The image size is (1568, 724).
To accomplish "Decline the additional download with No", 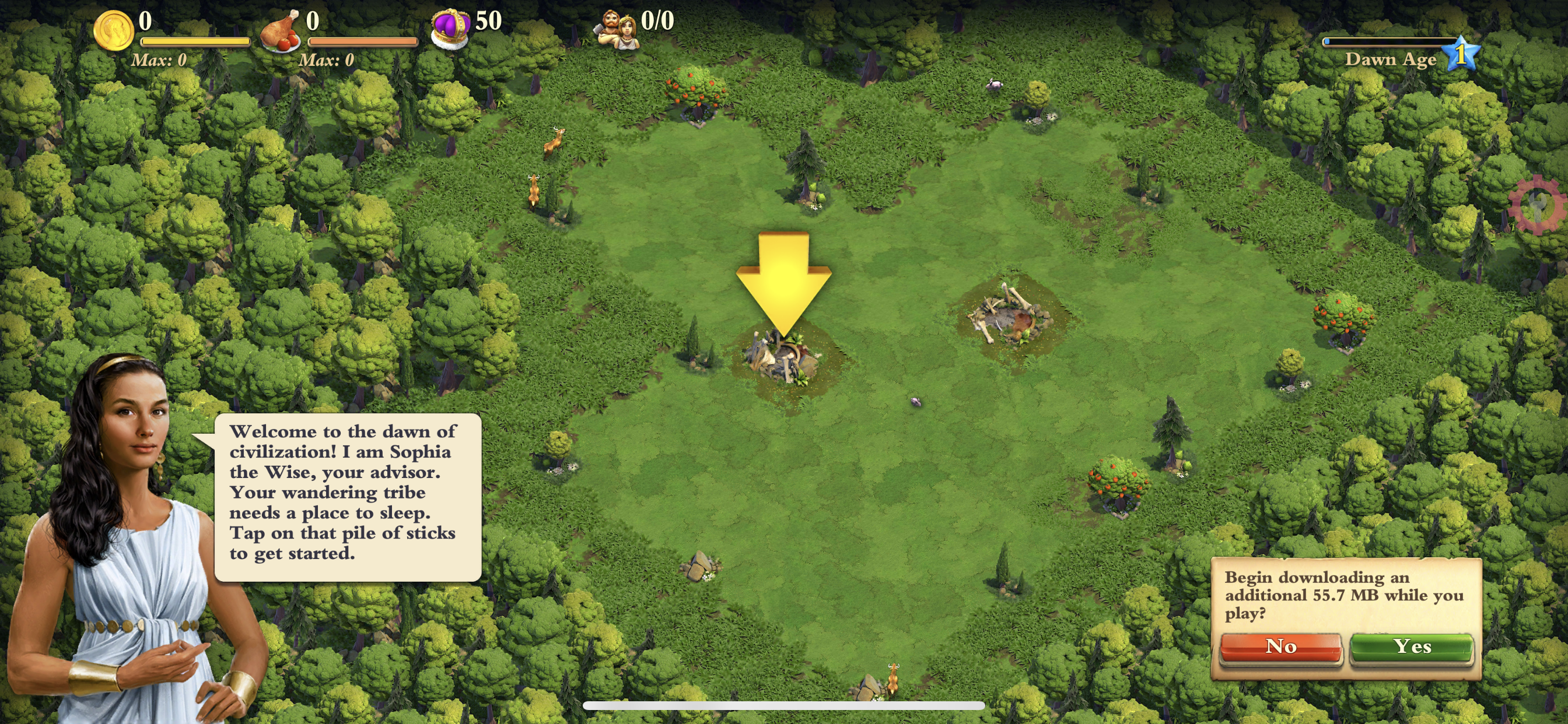I will coord(1280,646).
